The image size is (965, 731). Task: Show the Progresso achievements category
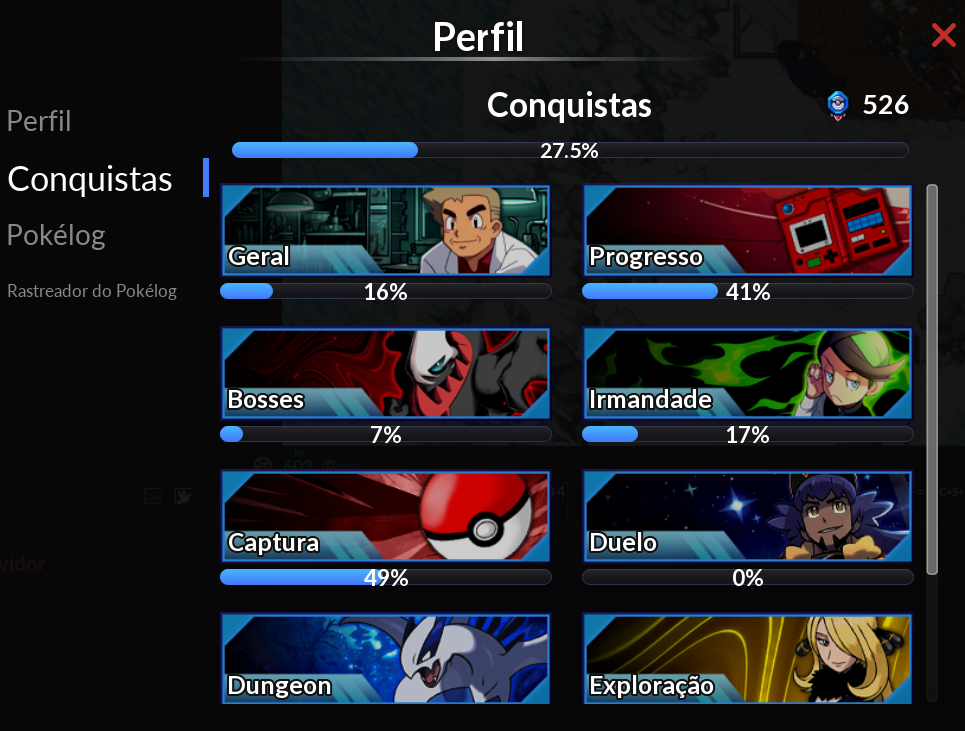tap(747, 230)
